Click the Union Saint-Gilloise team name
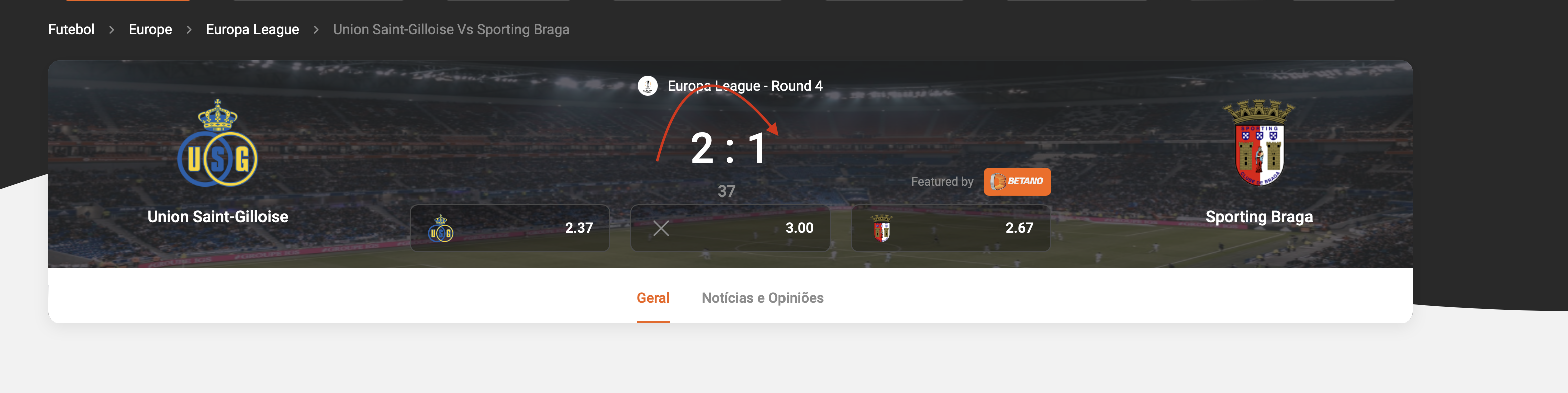The image size is (1568, 393). pyautogui.click(x=217, y=217)
